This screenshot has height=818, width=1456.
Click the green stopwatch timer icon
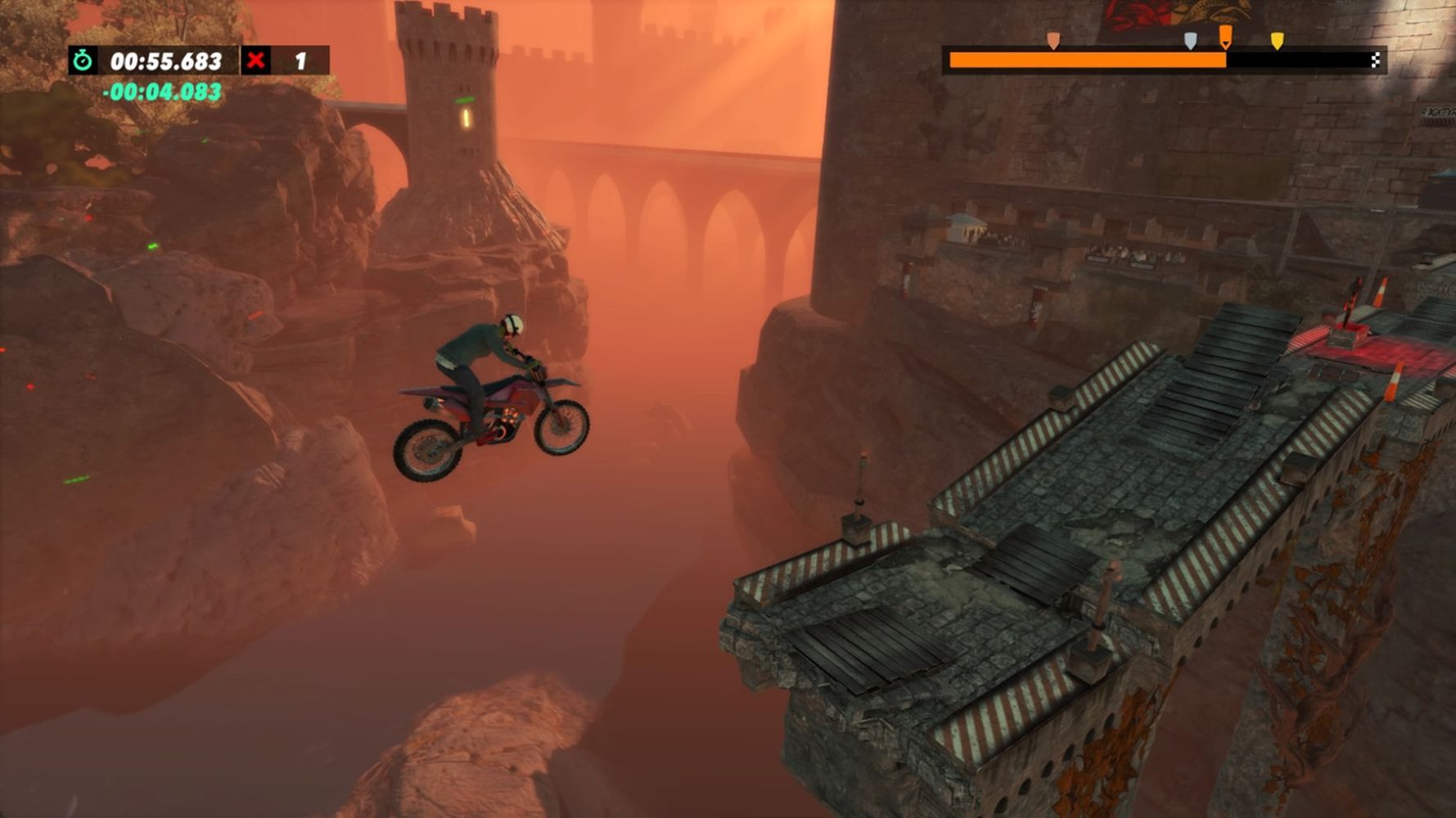tap(83, 61)
